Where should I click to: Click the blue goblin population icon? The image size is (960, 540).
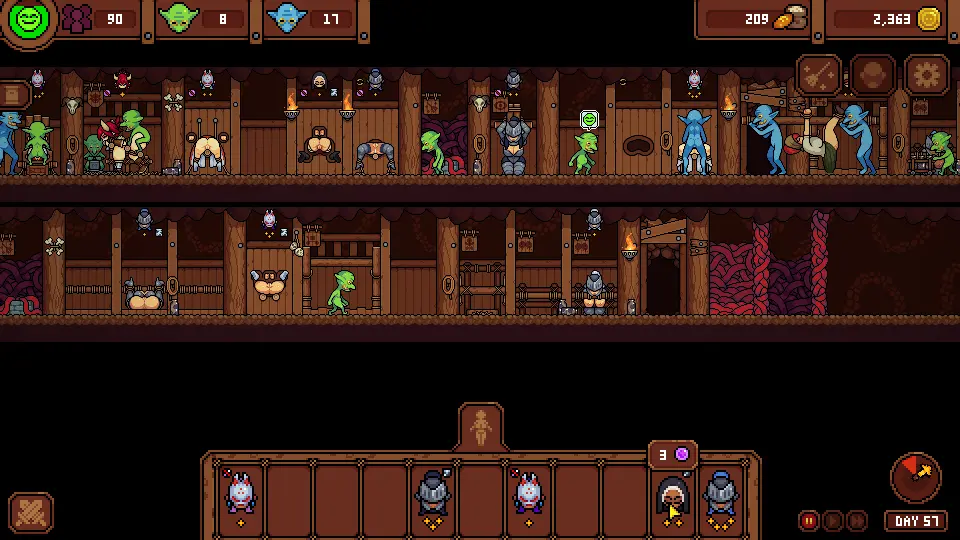287,19
